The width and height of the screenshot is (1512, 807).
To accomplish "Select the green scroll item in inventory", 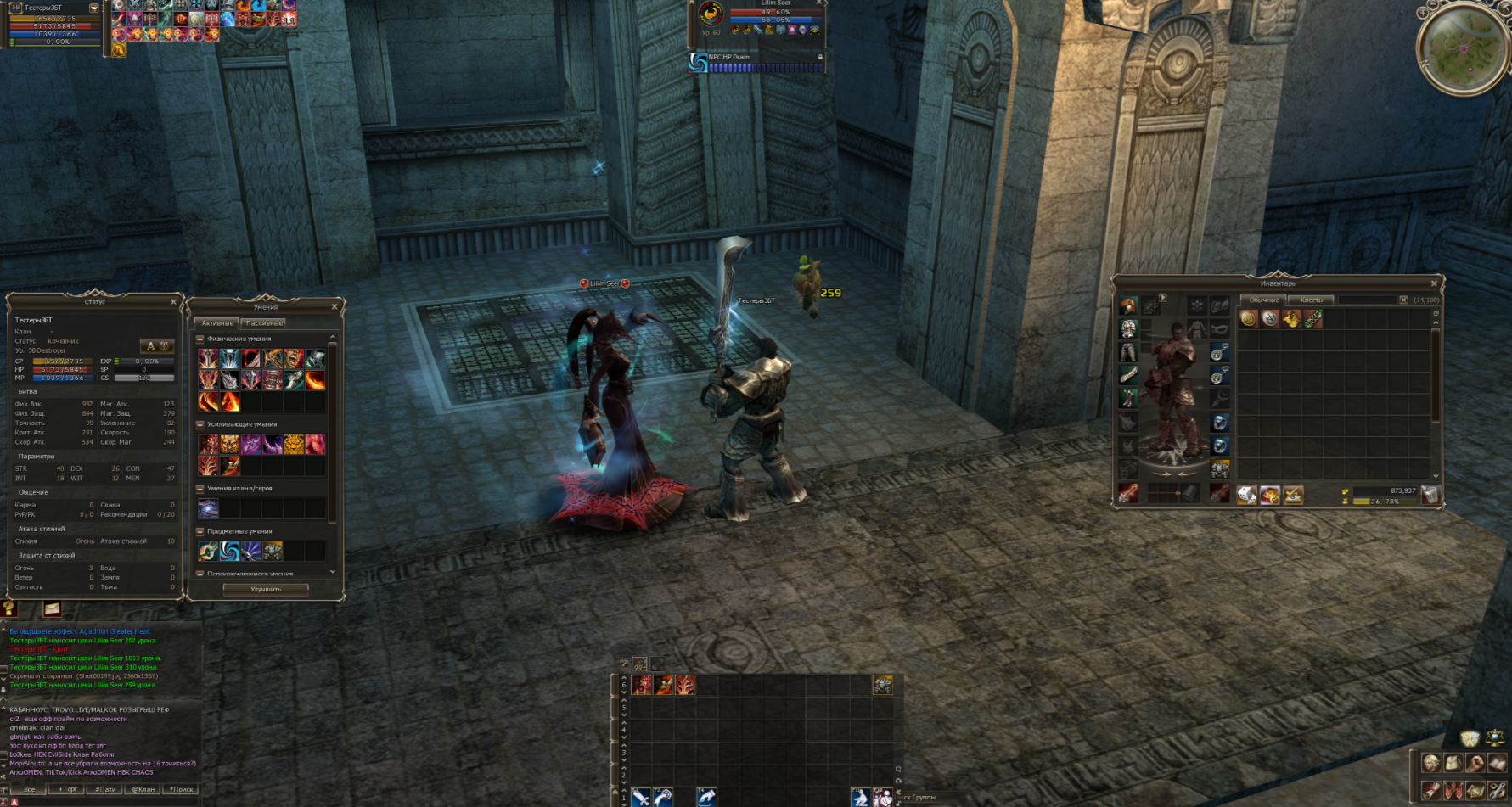I will click(1312, 319).
